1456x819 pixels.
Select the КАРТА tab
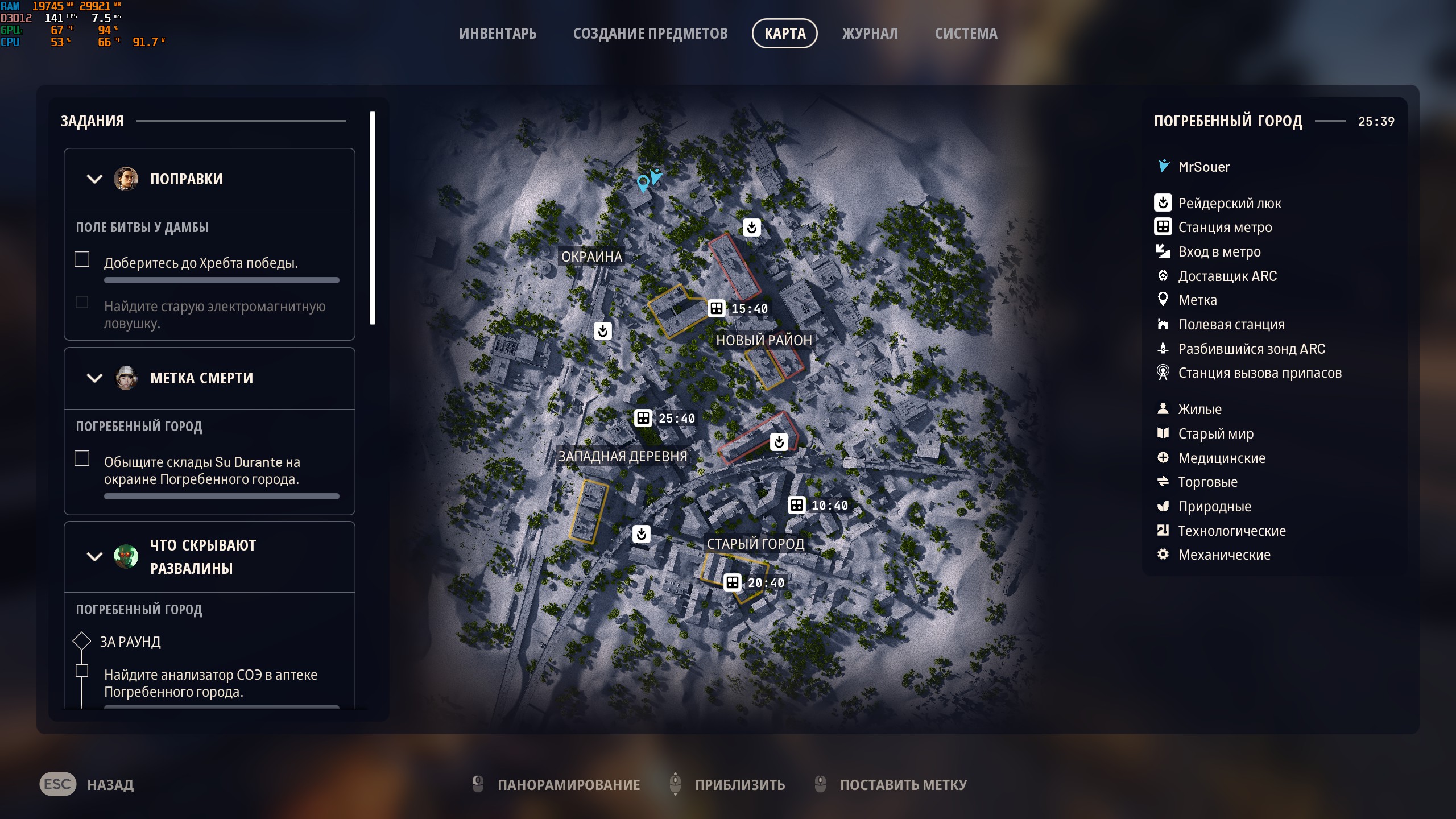784,34
